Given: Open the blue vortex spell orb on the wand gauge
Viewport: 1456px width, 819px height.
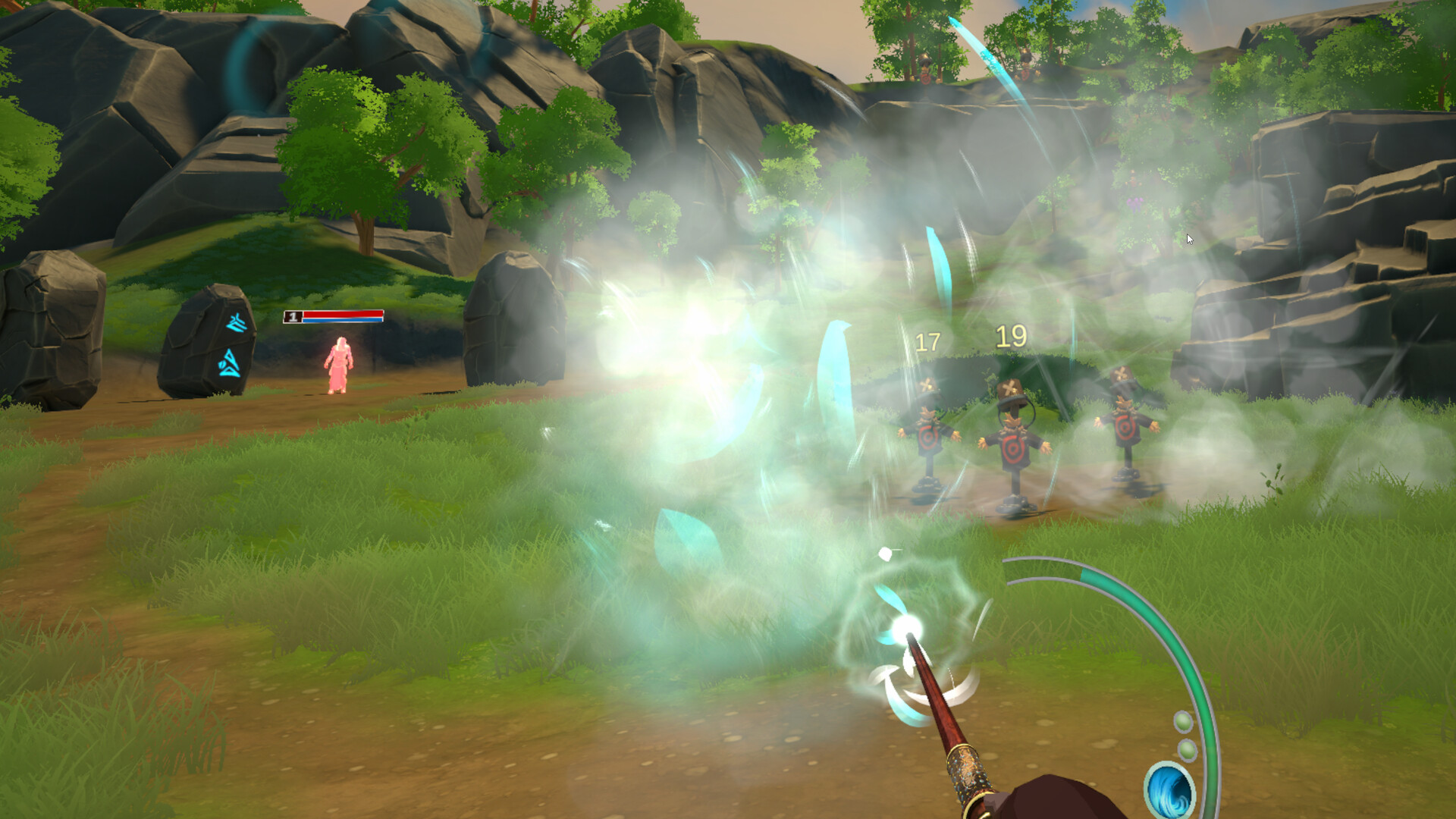Looking at the screenshot, I should coord(1169,789).
